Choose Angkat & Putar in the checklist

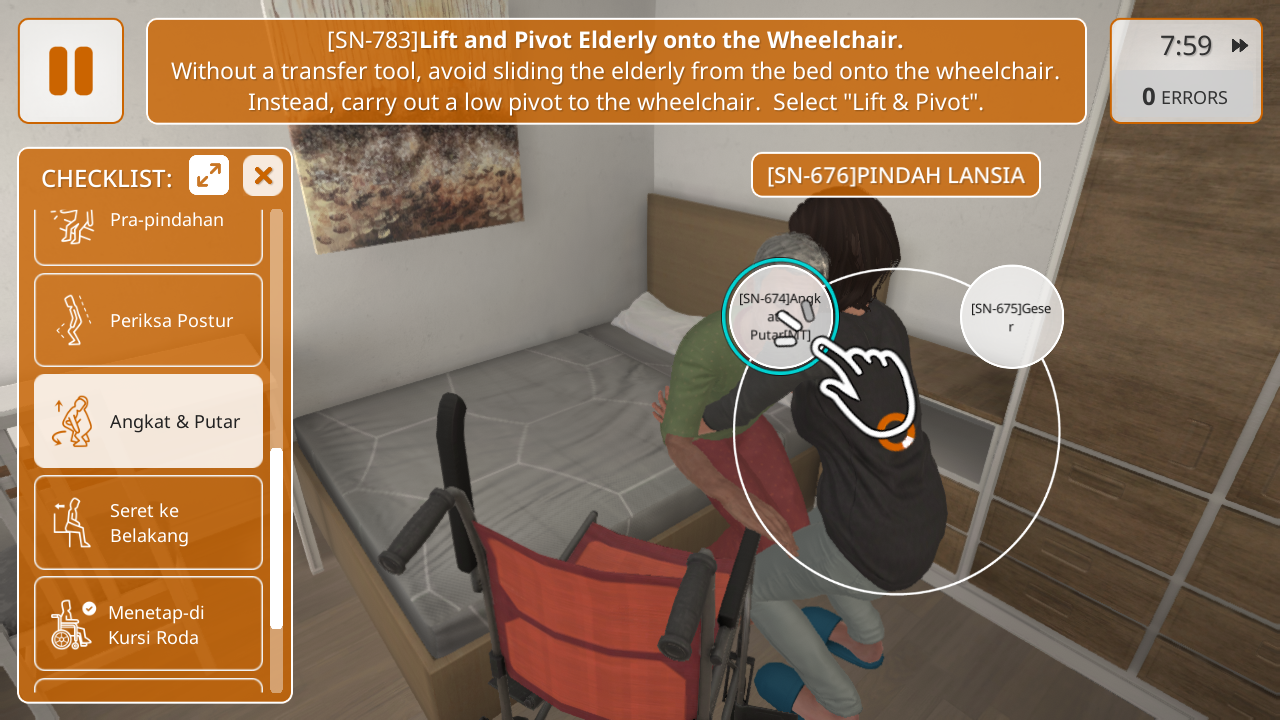[148, 421]
